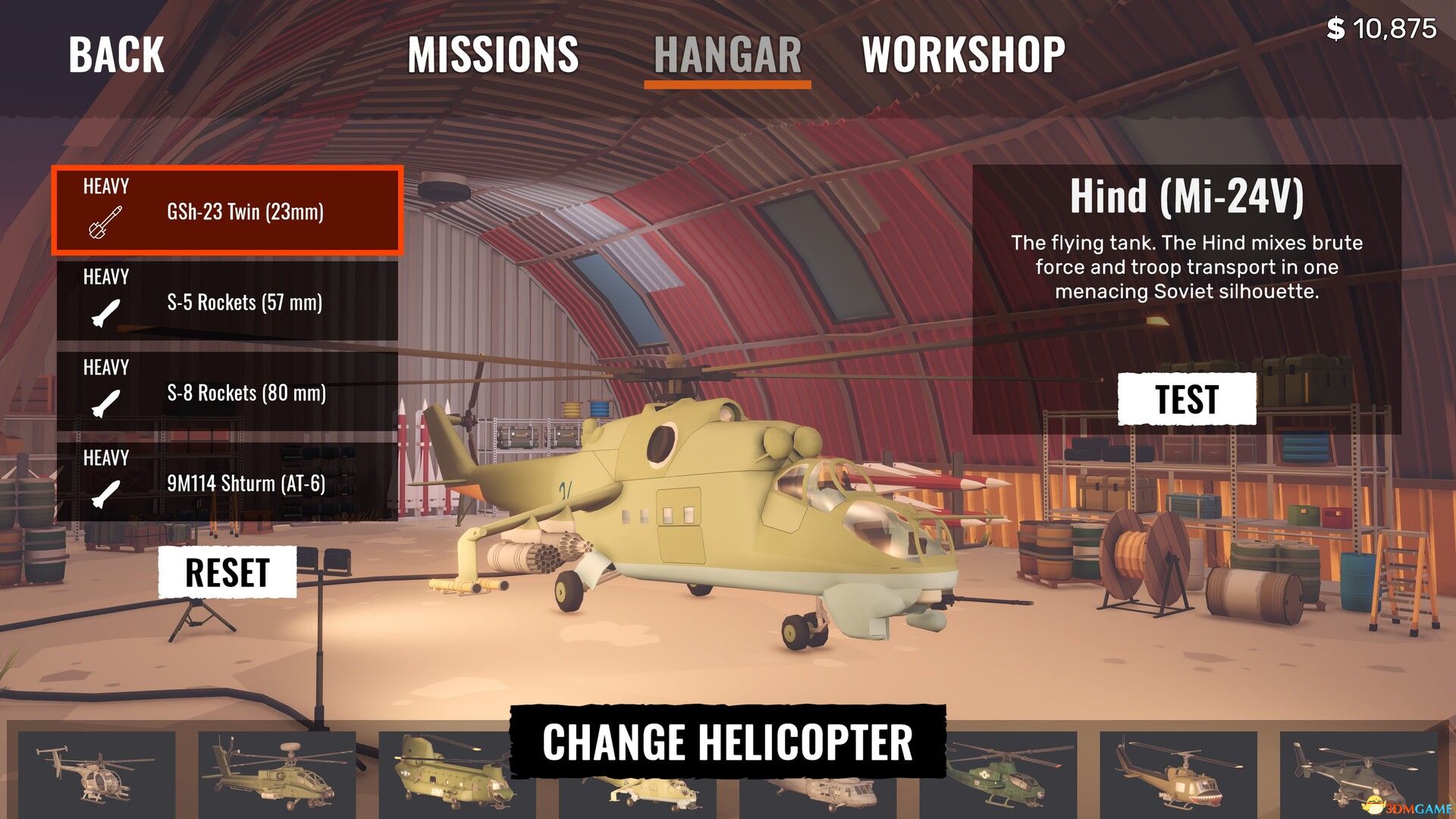The image size is (1456, 819).
Task: Switch to the MISSIONS tab
Action: (x=493, y=55)
